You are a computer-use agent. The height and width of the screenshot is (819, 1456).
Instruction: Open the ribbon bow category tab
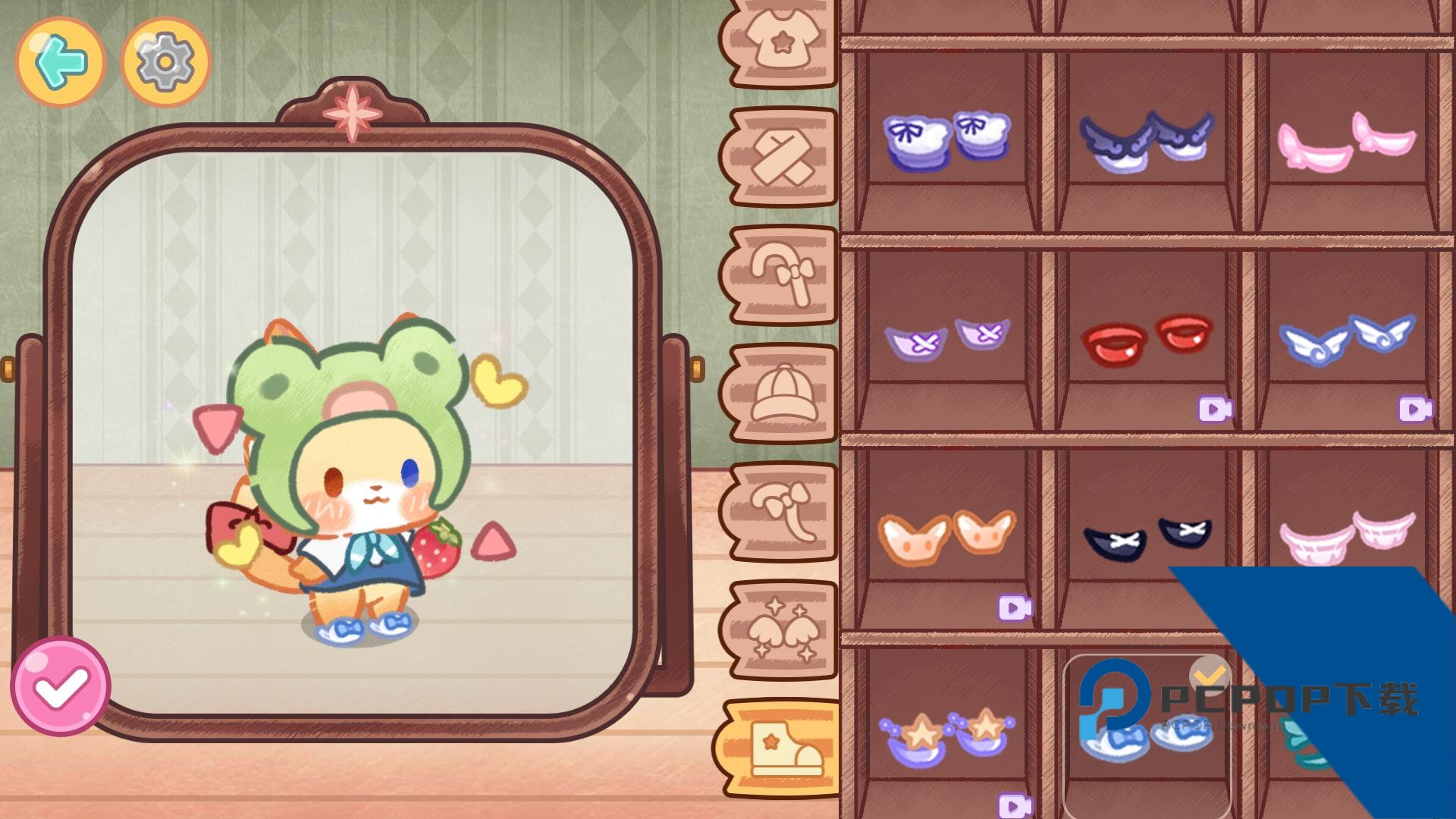pyautogui.click(x=781, y=512)
